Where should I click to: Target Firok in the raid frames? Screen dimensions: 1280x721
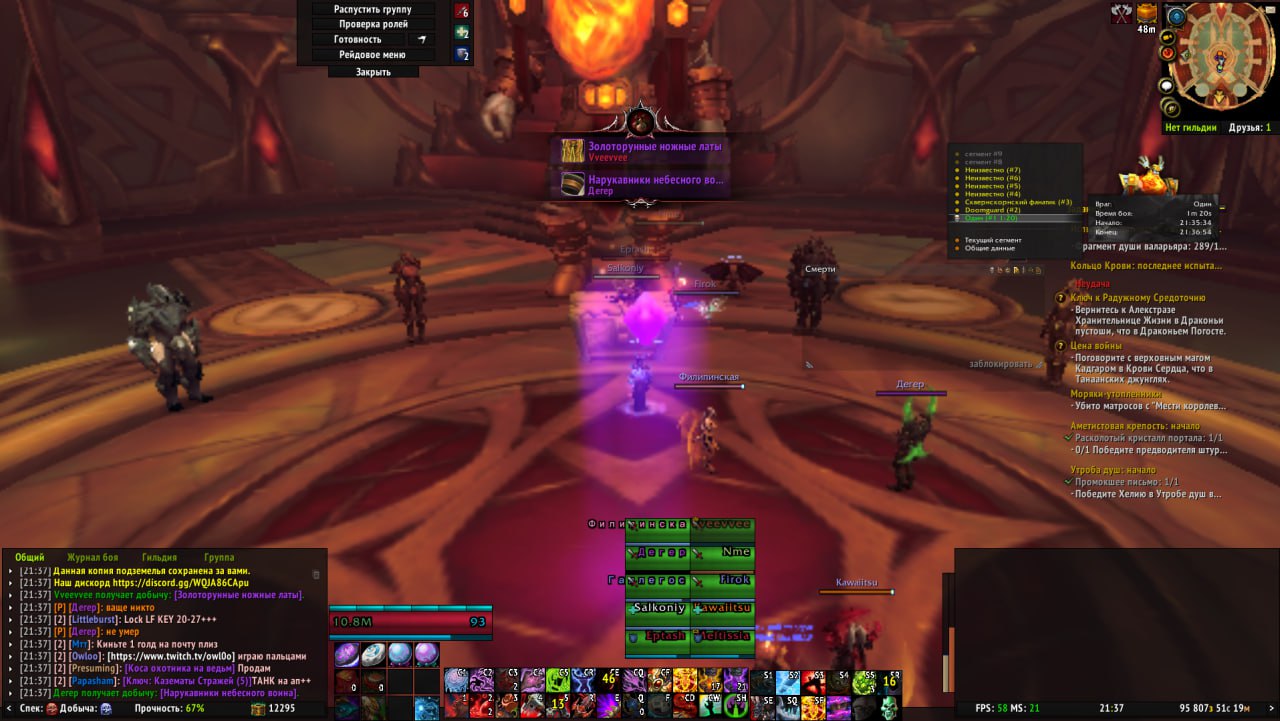[722, 580]
